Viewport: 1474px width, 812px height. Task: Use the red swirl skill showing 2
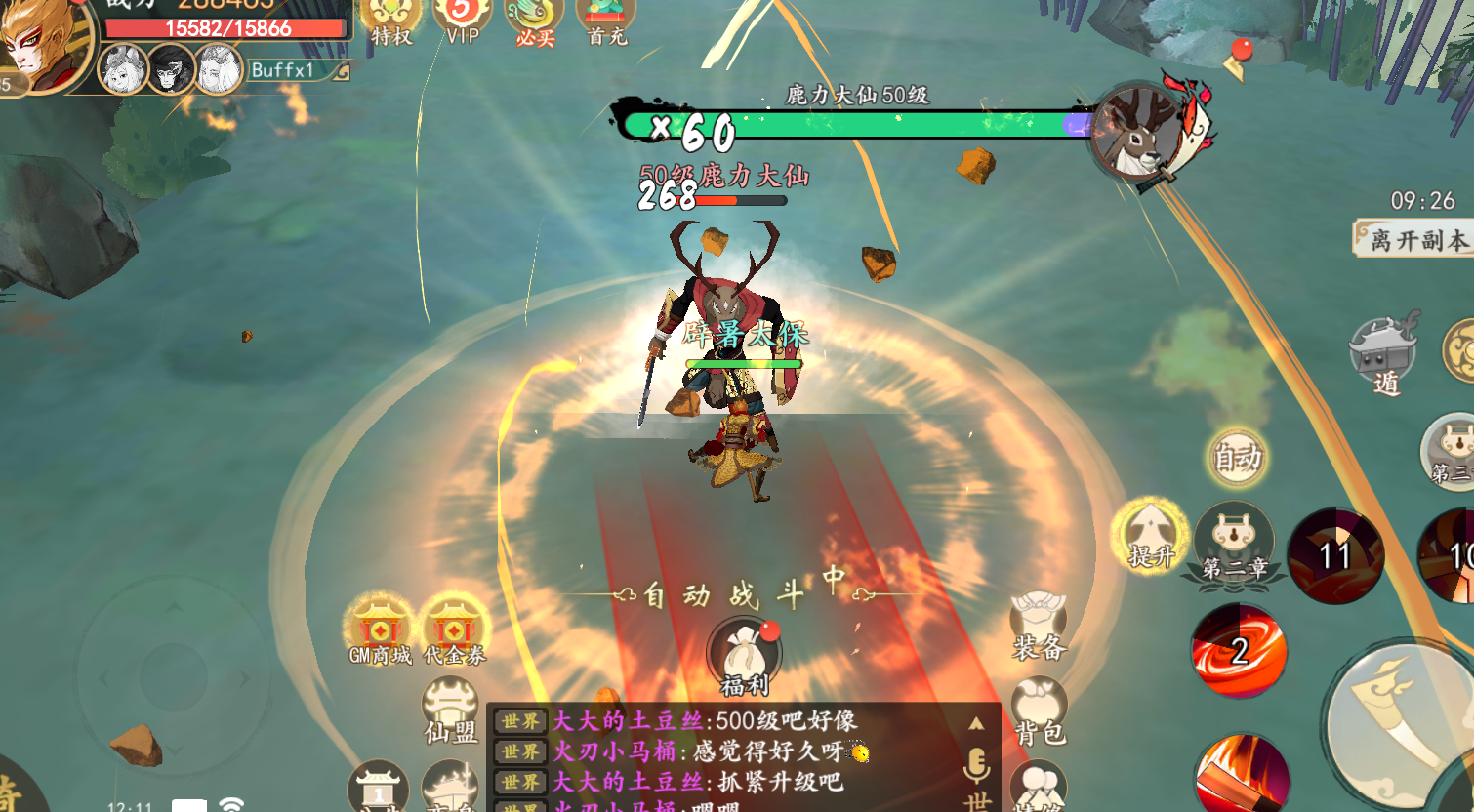click(1239, 650)
